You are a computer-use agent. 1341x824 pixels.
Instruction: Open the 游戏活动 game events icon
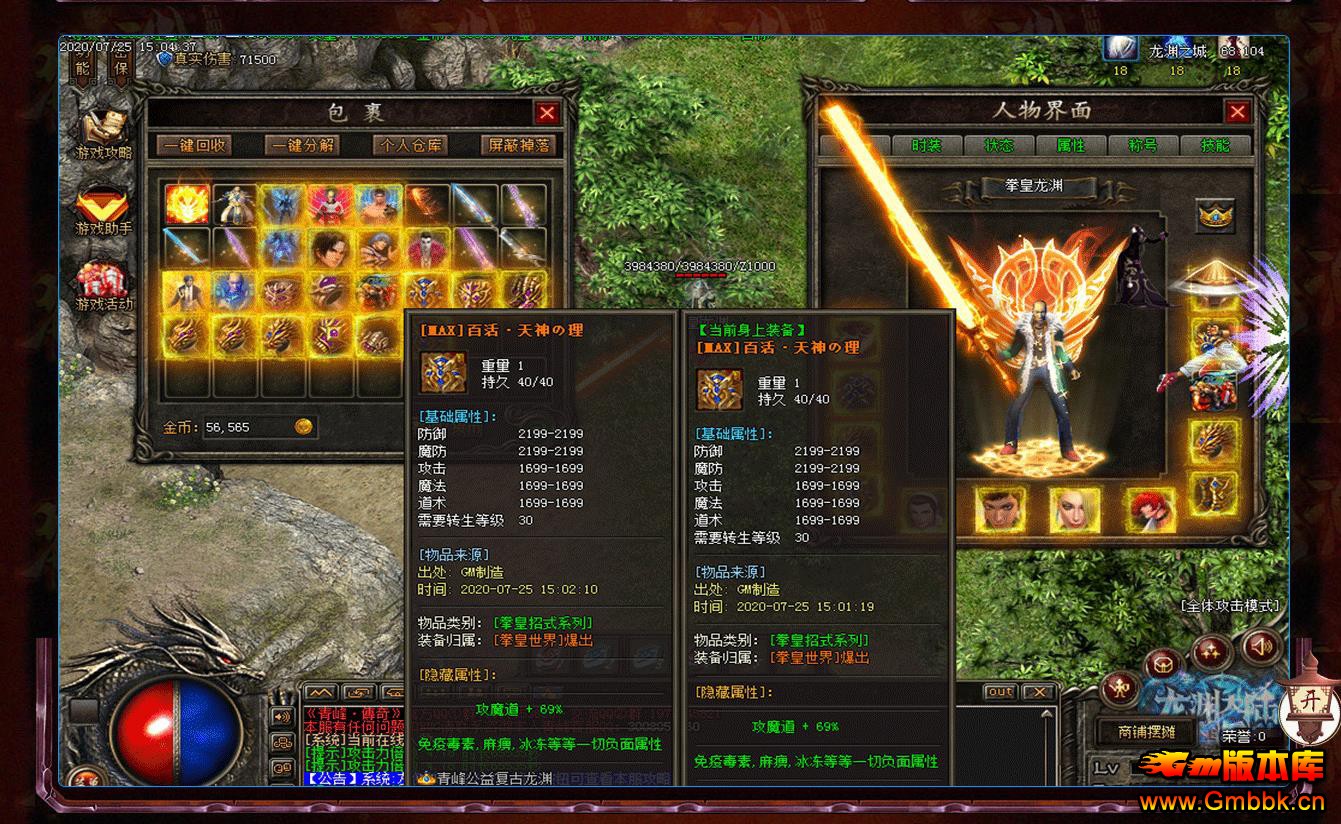(104, 287)
